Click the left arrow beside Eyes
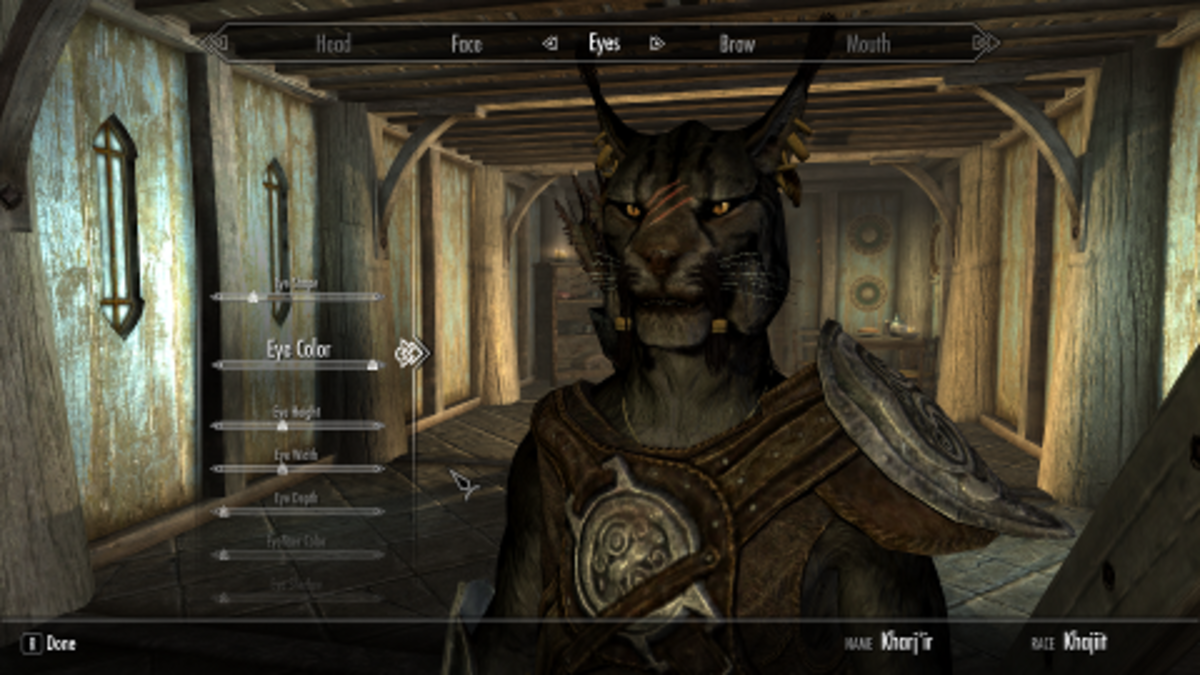The image size is (1200, 675). pos(549,43)
